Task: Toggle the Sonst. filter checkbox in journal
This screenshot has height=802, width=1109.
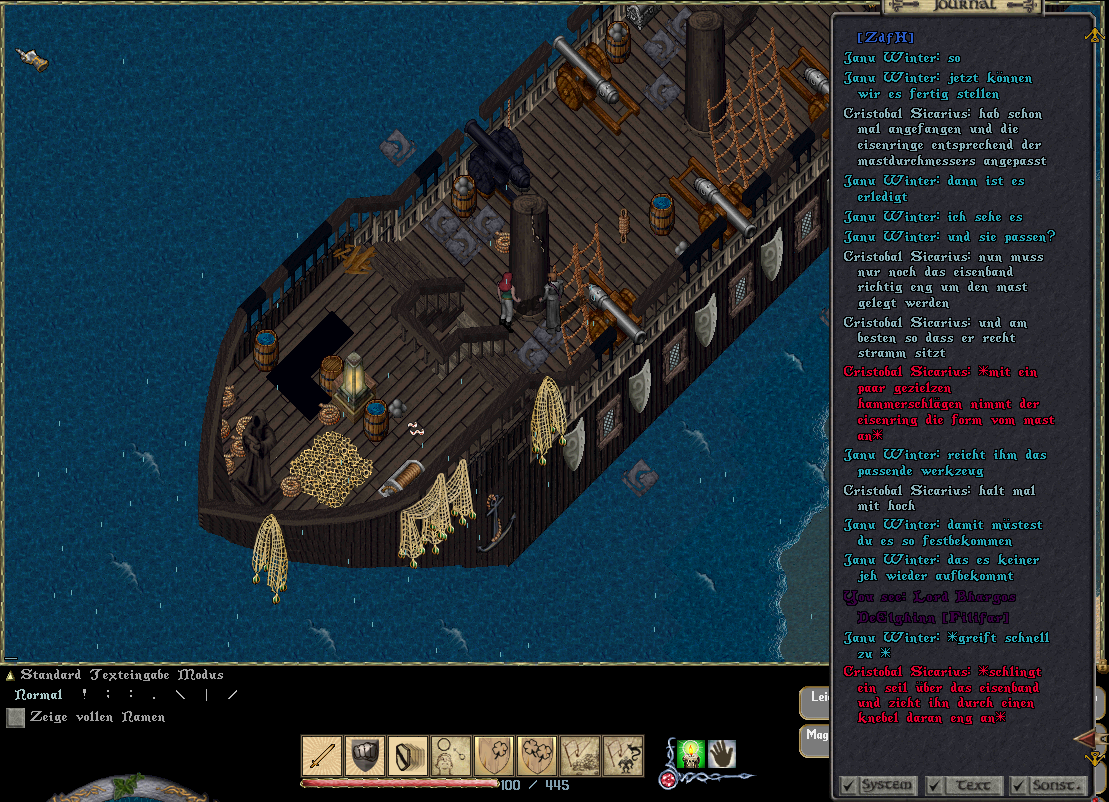Action: 1018,785
